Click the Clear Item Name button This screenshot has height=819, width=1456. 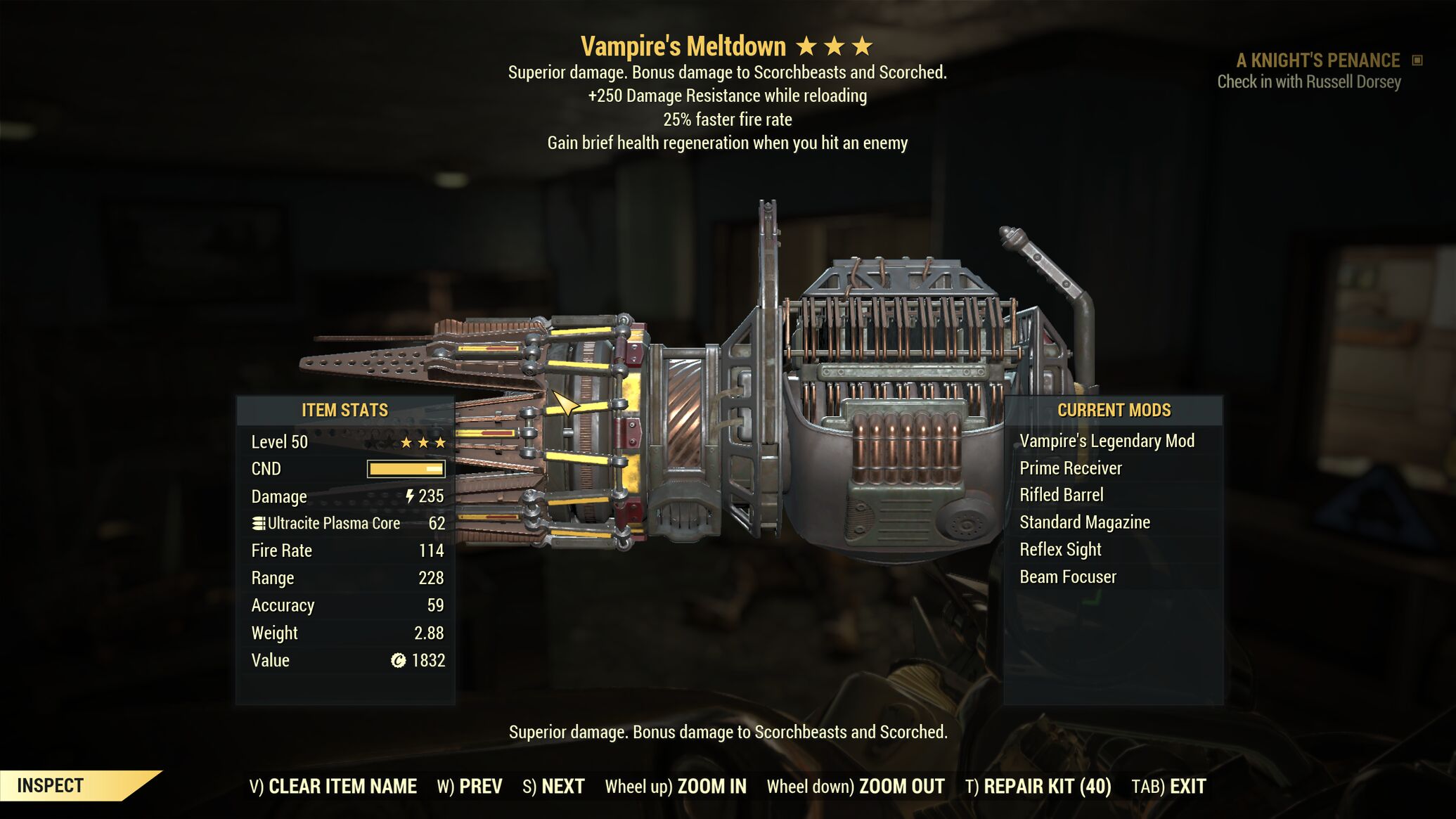(333, 786)
